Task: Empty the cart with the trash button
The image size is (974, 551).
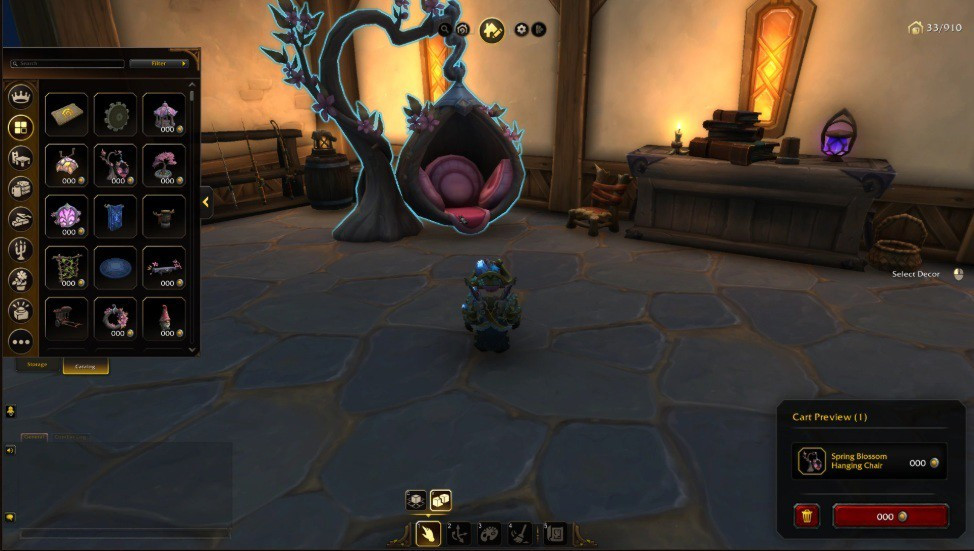Action: pos(807,516)
